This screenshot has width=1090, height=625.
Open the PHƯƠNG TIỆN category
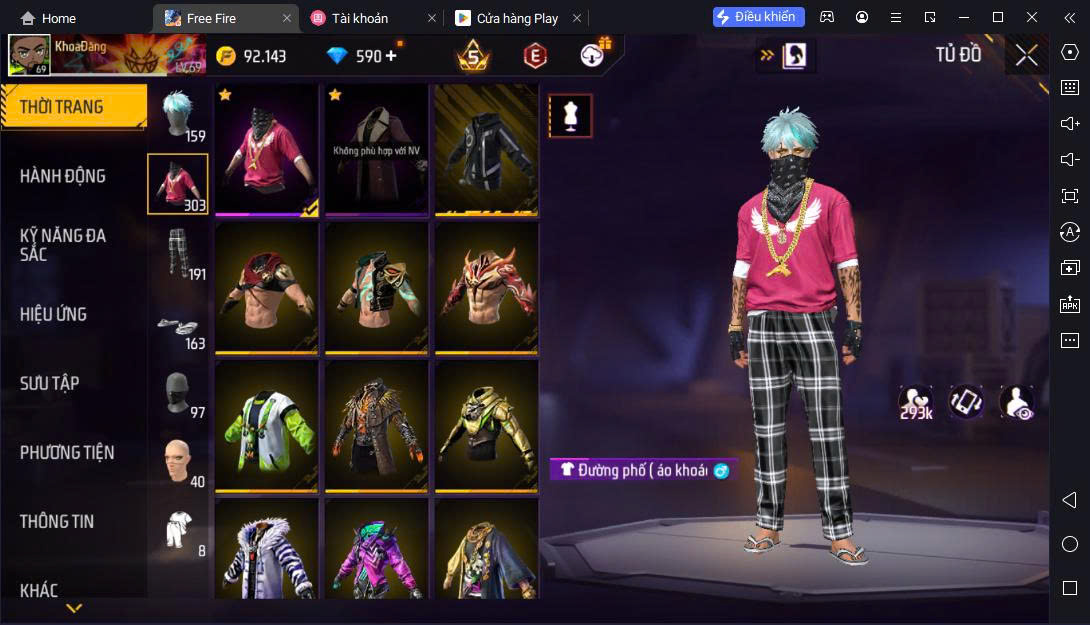coord(67,452)
